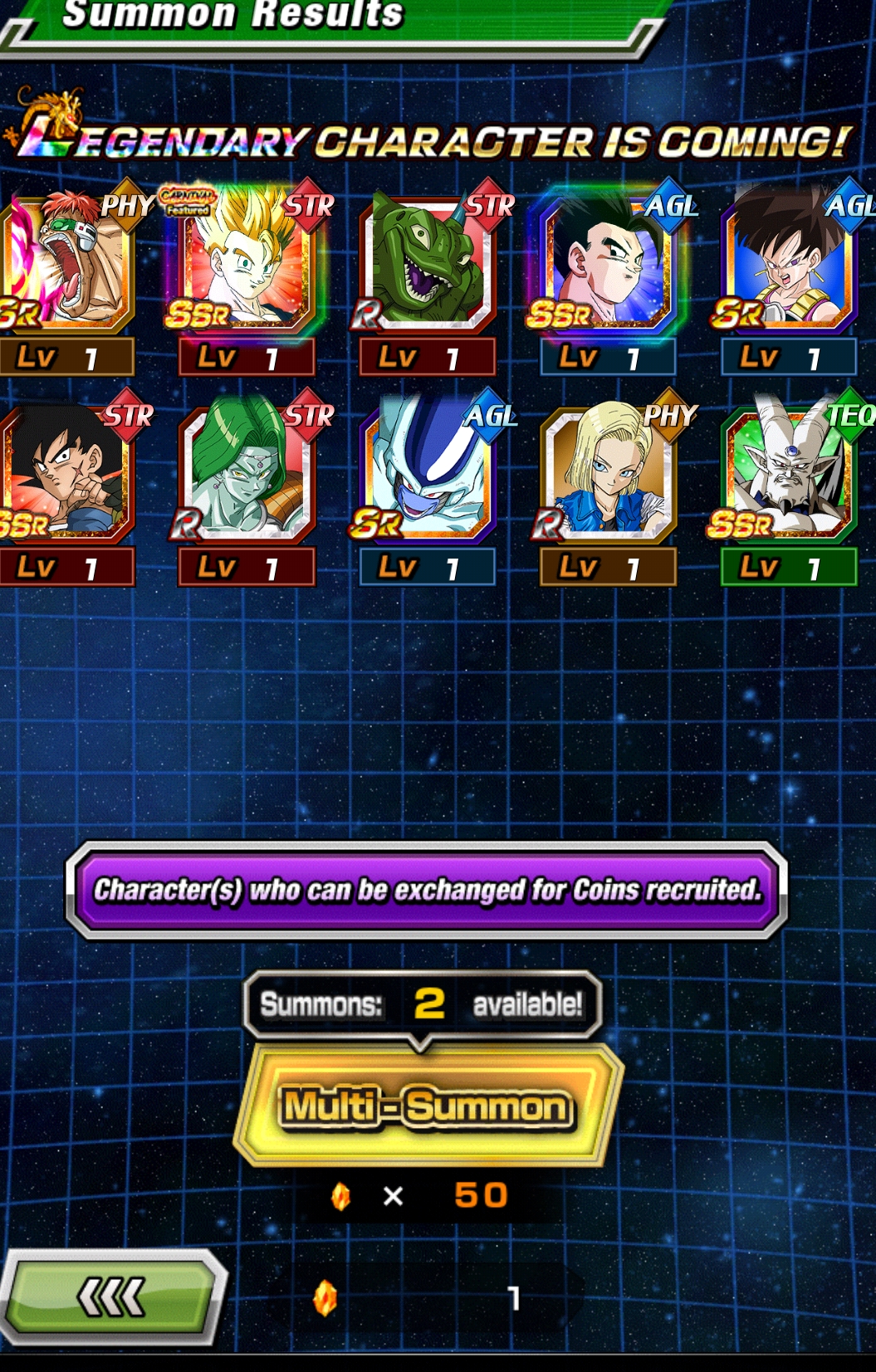
Task: Tap the Multi-Summon button
Action: [x=428, y=1106]
